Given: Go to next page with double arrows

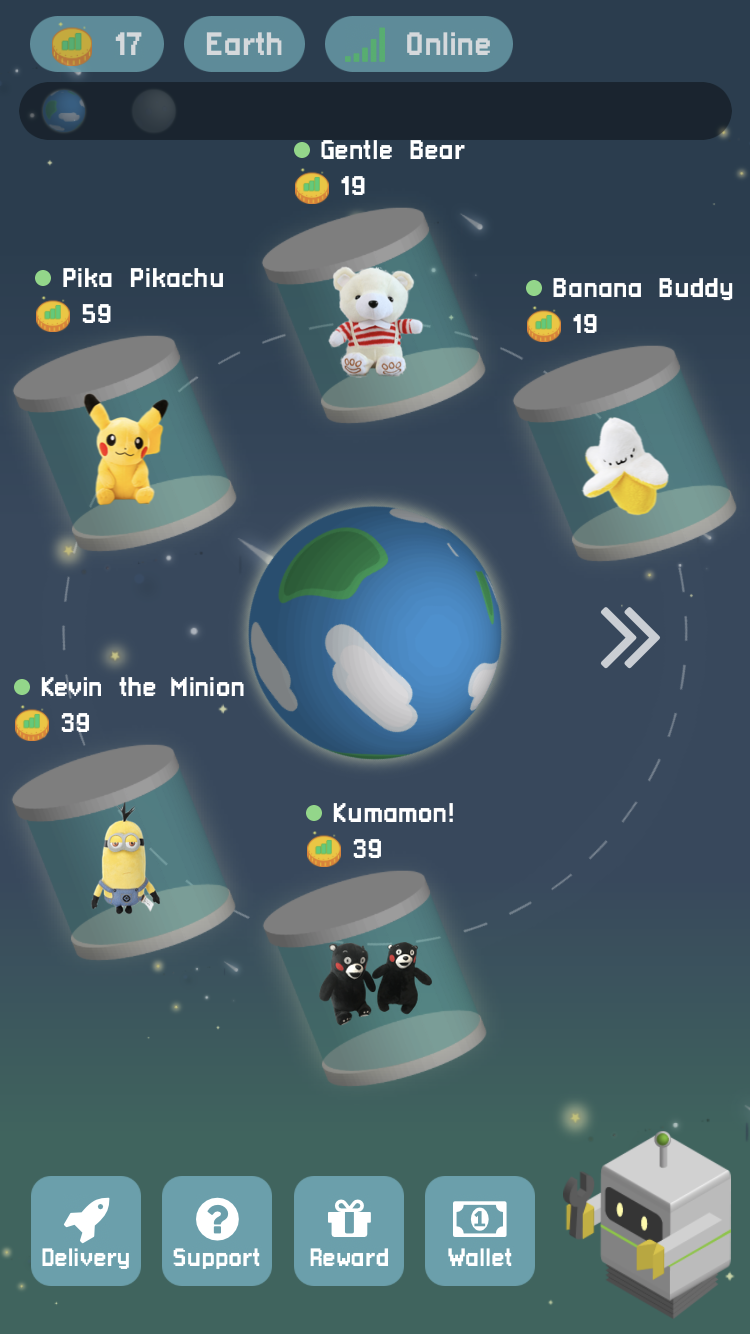Looking at the screenshot, I should [629, 637].
